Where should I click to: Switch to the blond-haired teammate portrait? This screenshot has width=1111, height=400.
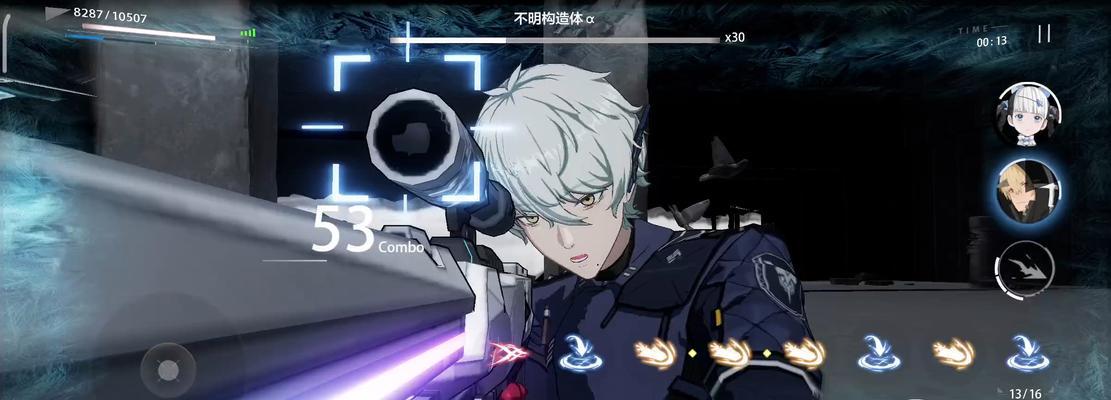click(1028, 191)
